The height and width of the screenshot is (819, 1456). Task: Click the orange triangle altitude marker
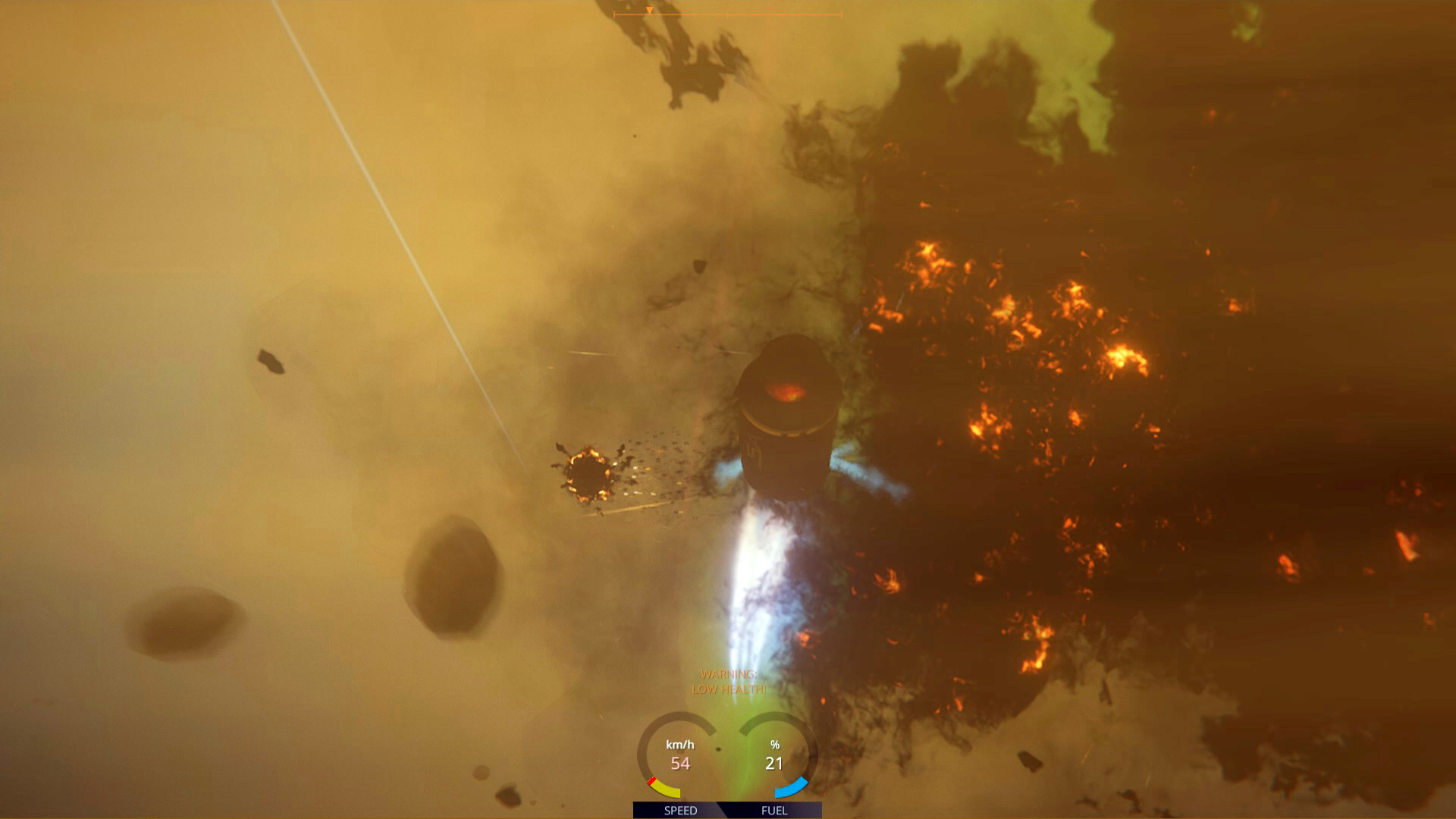(x=650, y=10)
